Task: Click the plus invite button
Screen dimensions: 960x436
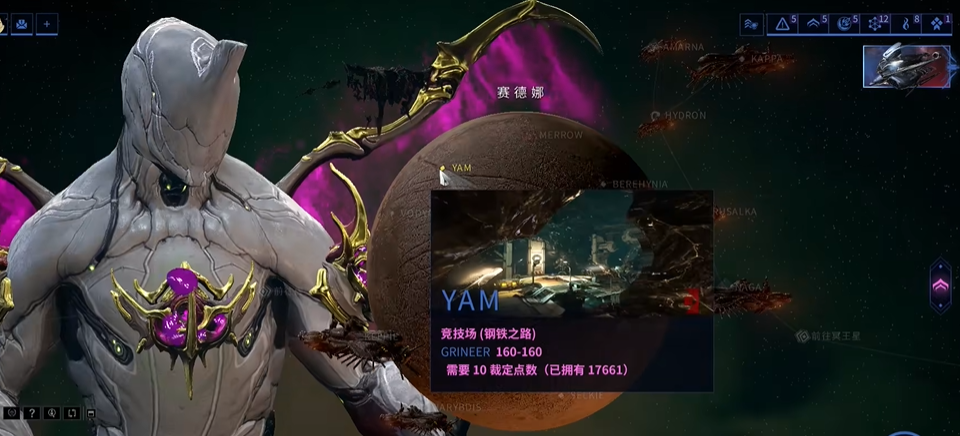Action: coord(47,23)
